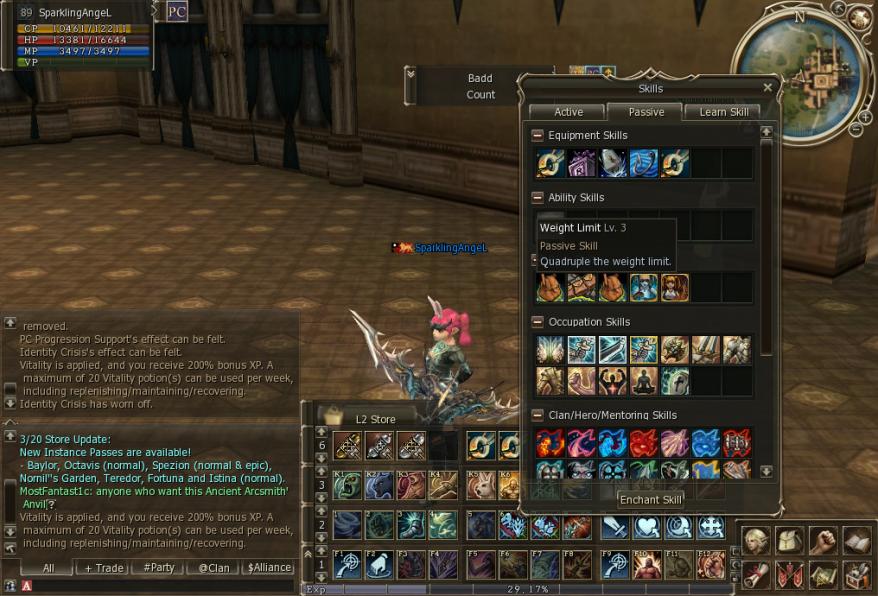The image size is (878, 596).
Task: Switch to the Active skills tab
Action: coord(568,112)
